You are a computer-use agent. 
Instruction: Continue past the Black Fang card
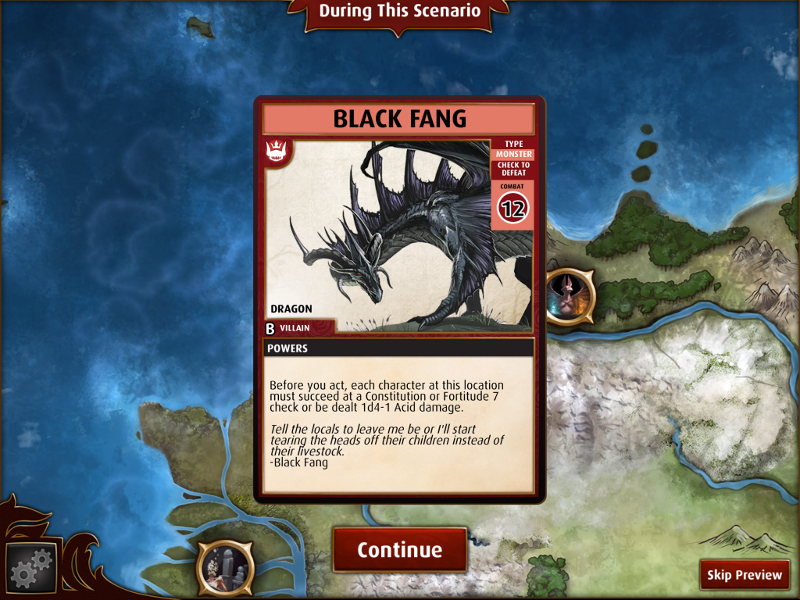pyautogui.click(x=400, y=550)
